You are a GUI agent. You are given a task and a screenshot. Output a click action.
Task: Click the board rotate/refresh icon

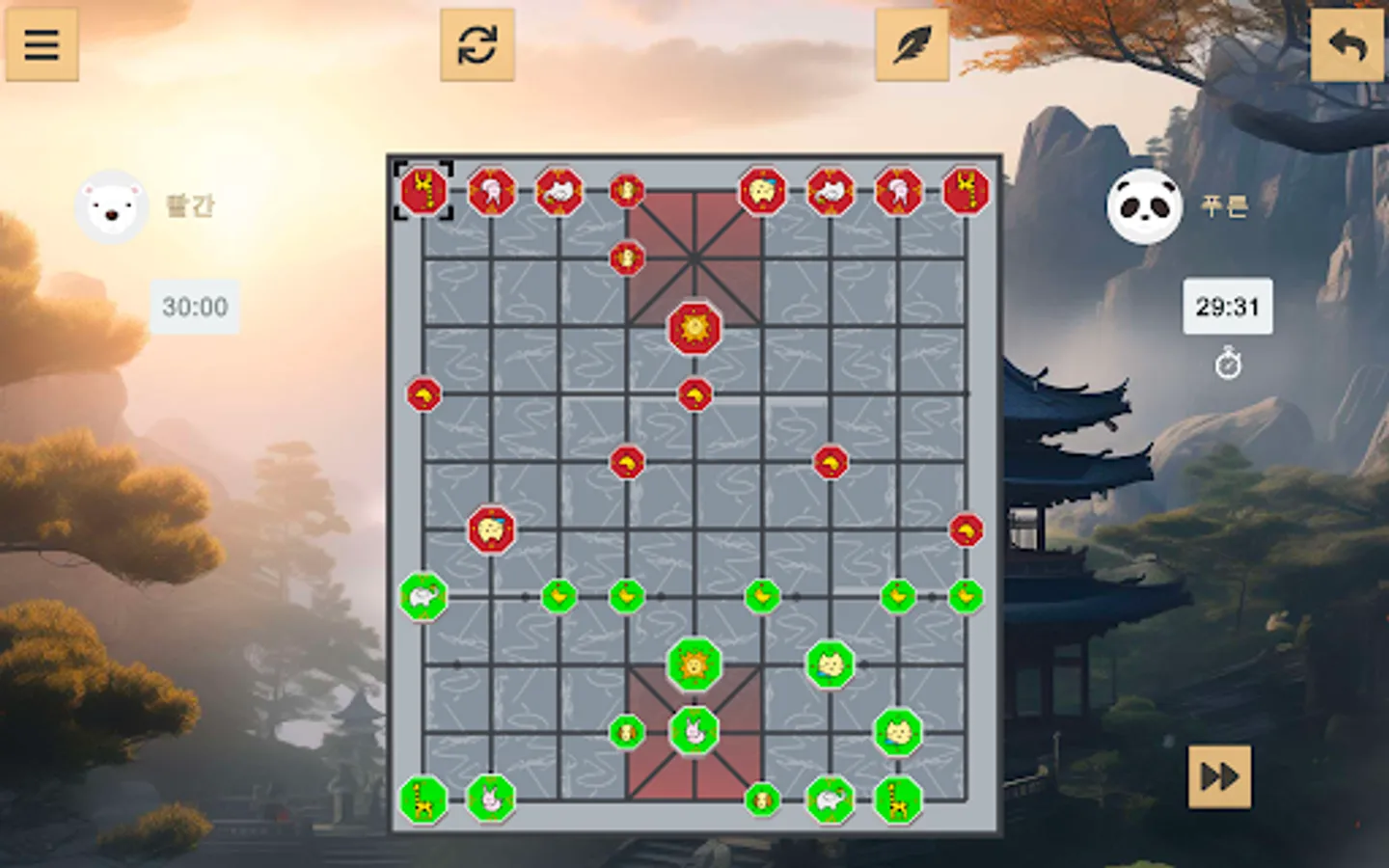click(479, 44)
